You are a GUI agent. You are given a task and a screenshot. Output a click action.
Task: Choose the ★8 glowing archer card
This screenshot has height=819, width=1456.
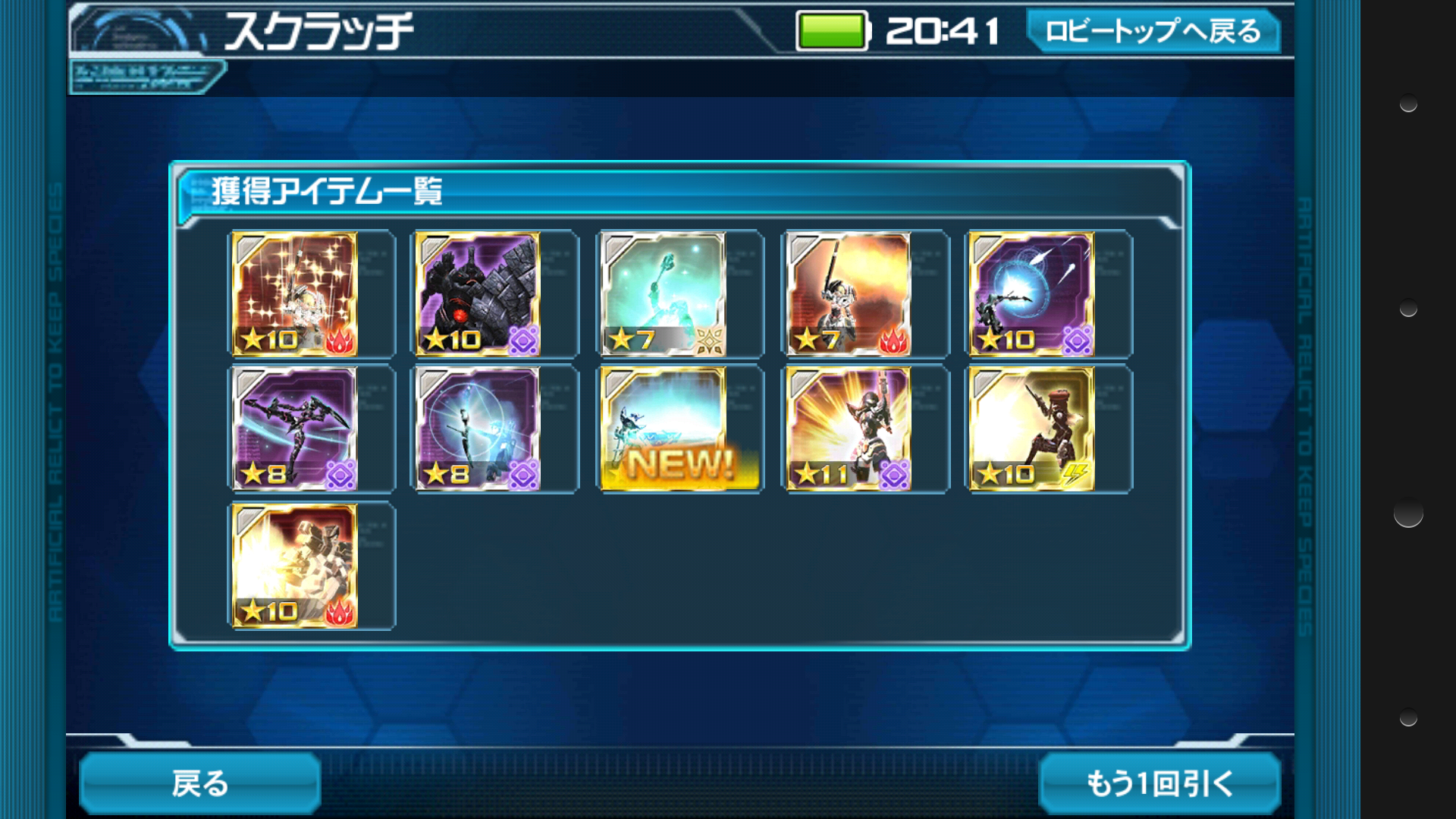coord(478,429)
